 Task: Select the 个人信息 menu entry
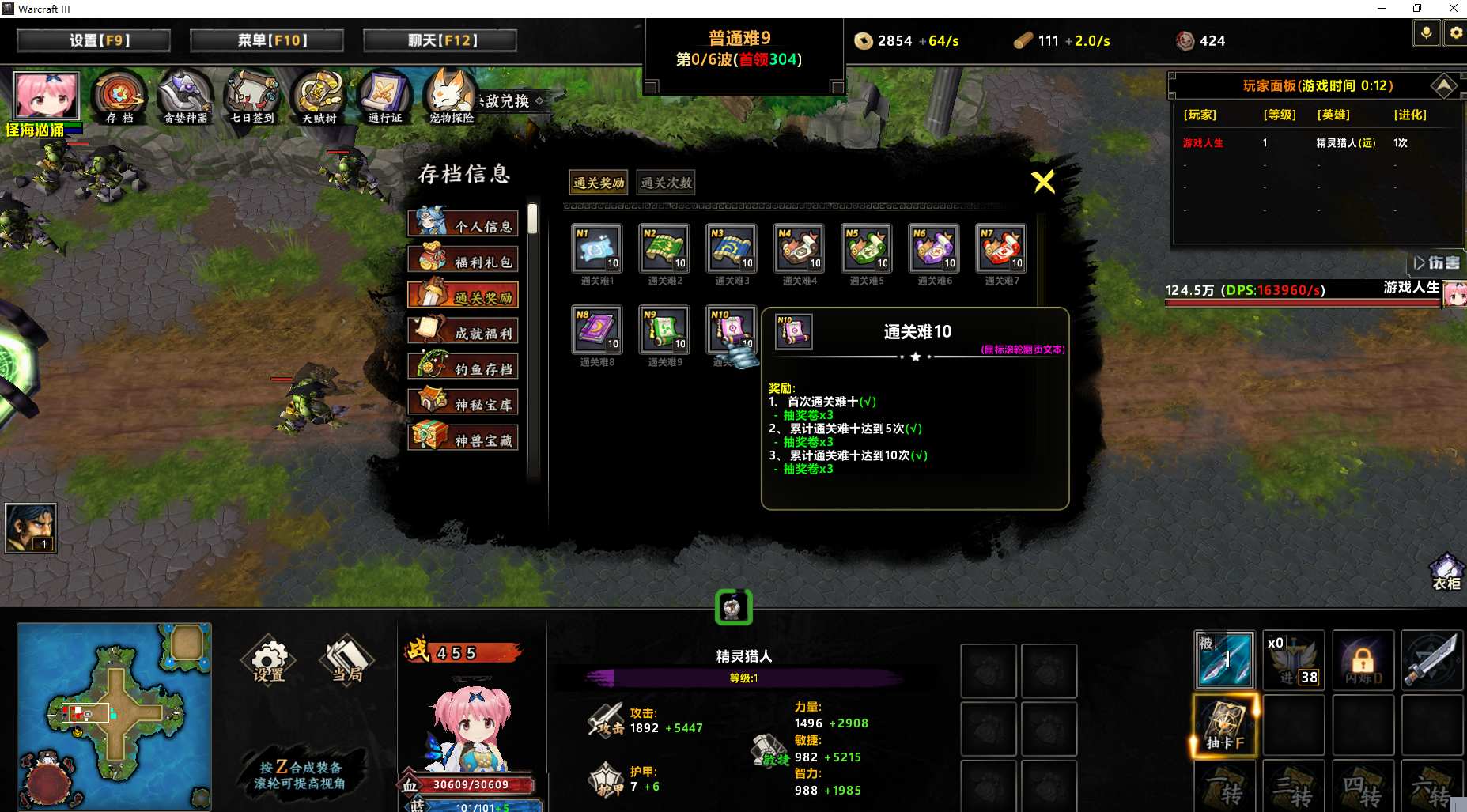pos(463,225)
